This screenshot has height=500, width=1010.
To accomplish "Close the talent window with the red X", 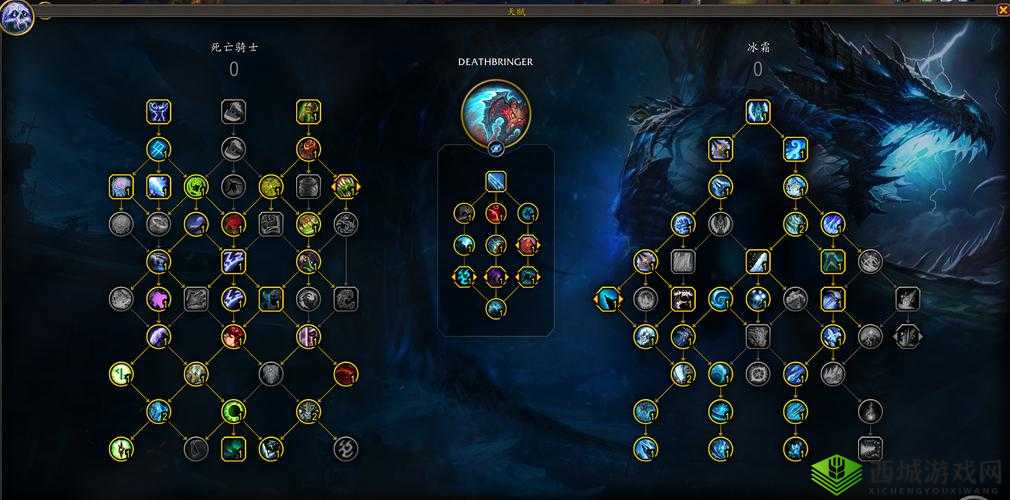I will [x=1002, y=9].
